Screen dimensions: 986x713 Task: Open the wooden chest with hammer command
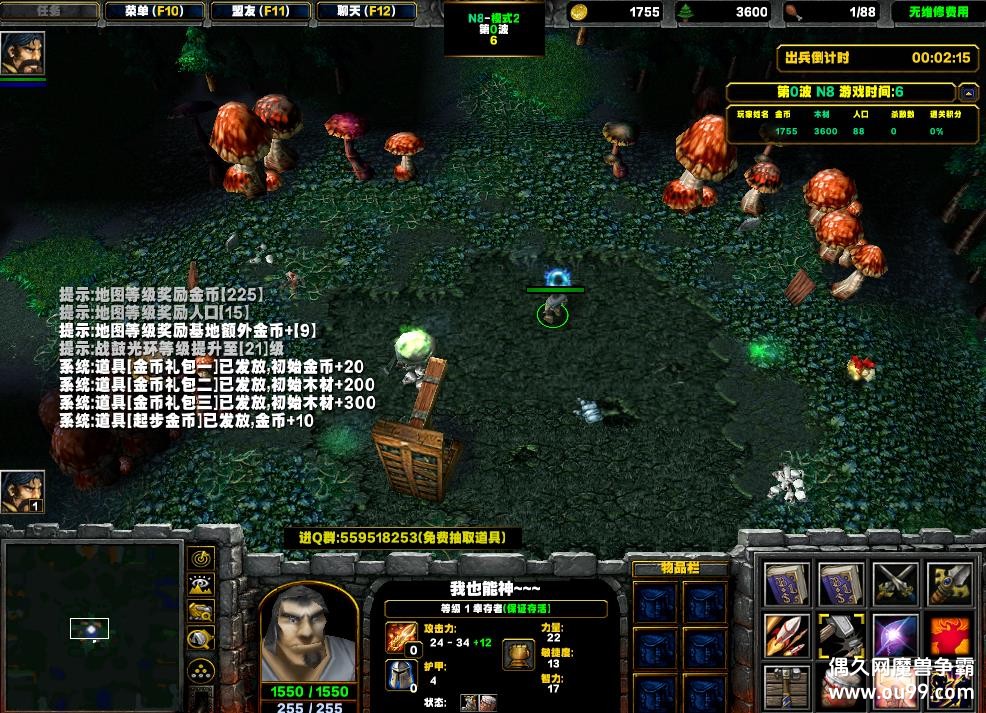tap(787, 688)
